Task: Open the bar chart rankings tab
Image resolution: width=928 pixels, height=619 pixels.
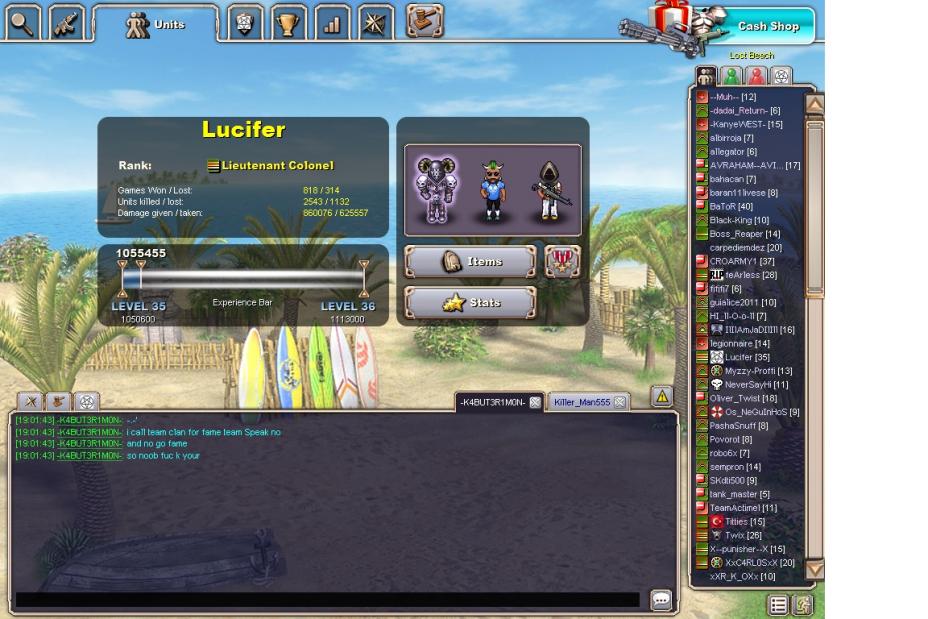Action: point(333,23)
